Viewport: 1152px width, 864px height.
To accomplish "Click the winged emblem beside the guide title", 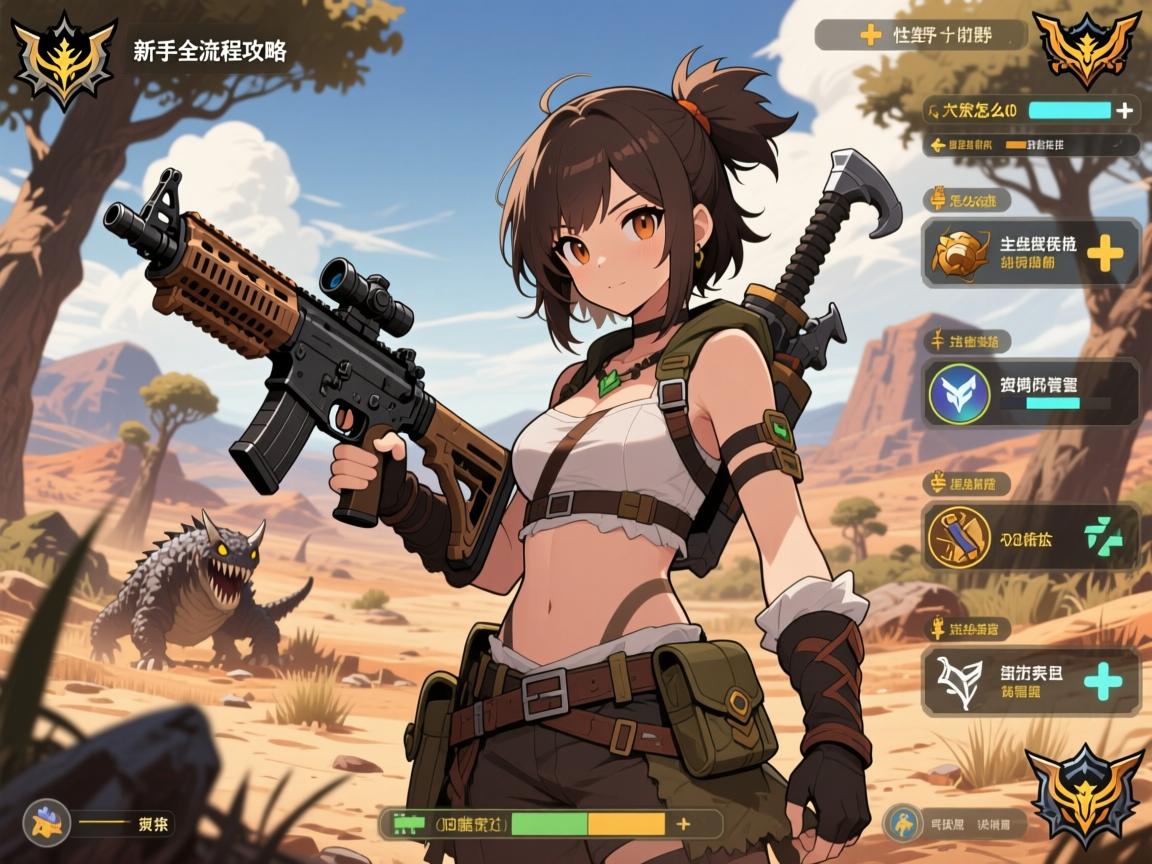I will click(64, 58).
